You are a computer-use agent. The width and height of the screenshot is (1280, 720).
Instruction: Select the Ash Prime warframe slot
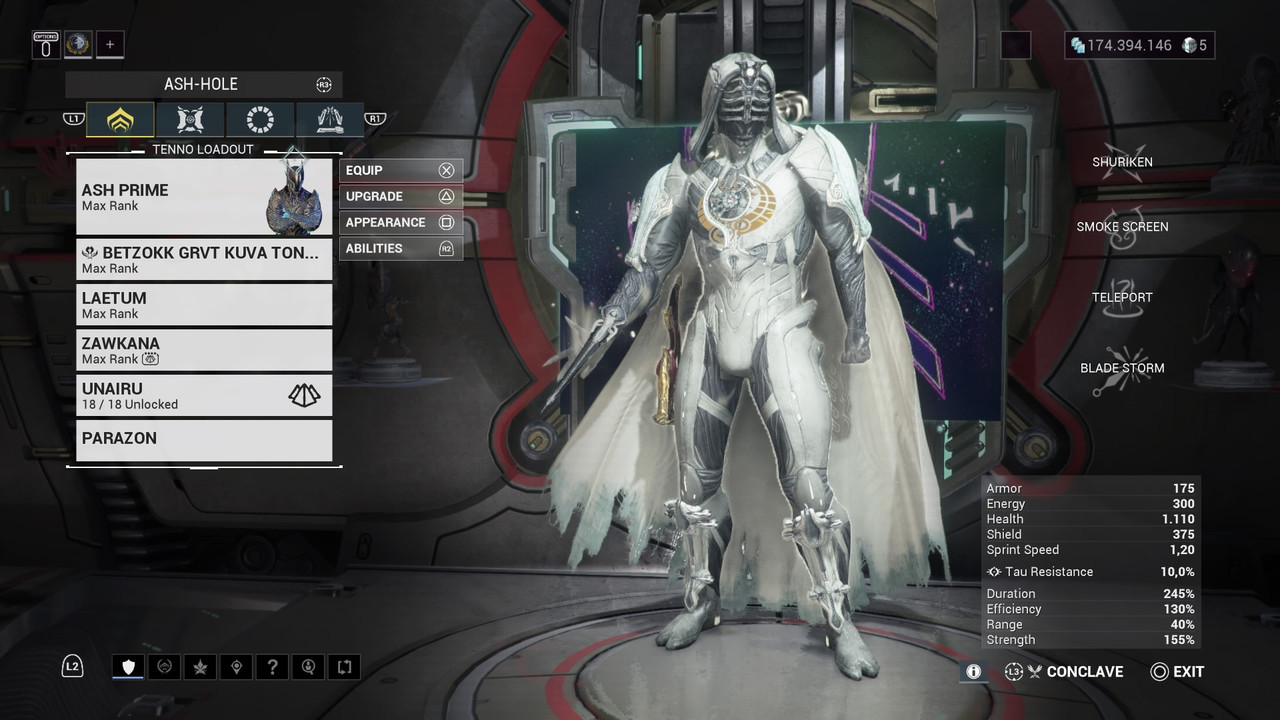point(204,197)
